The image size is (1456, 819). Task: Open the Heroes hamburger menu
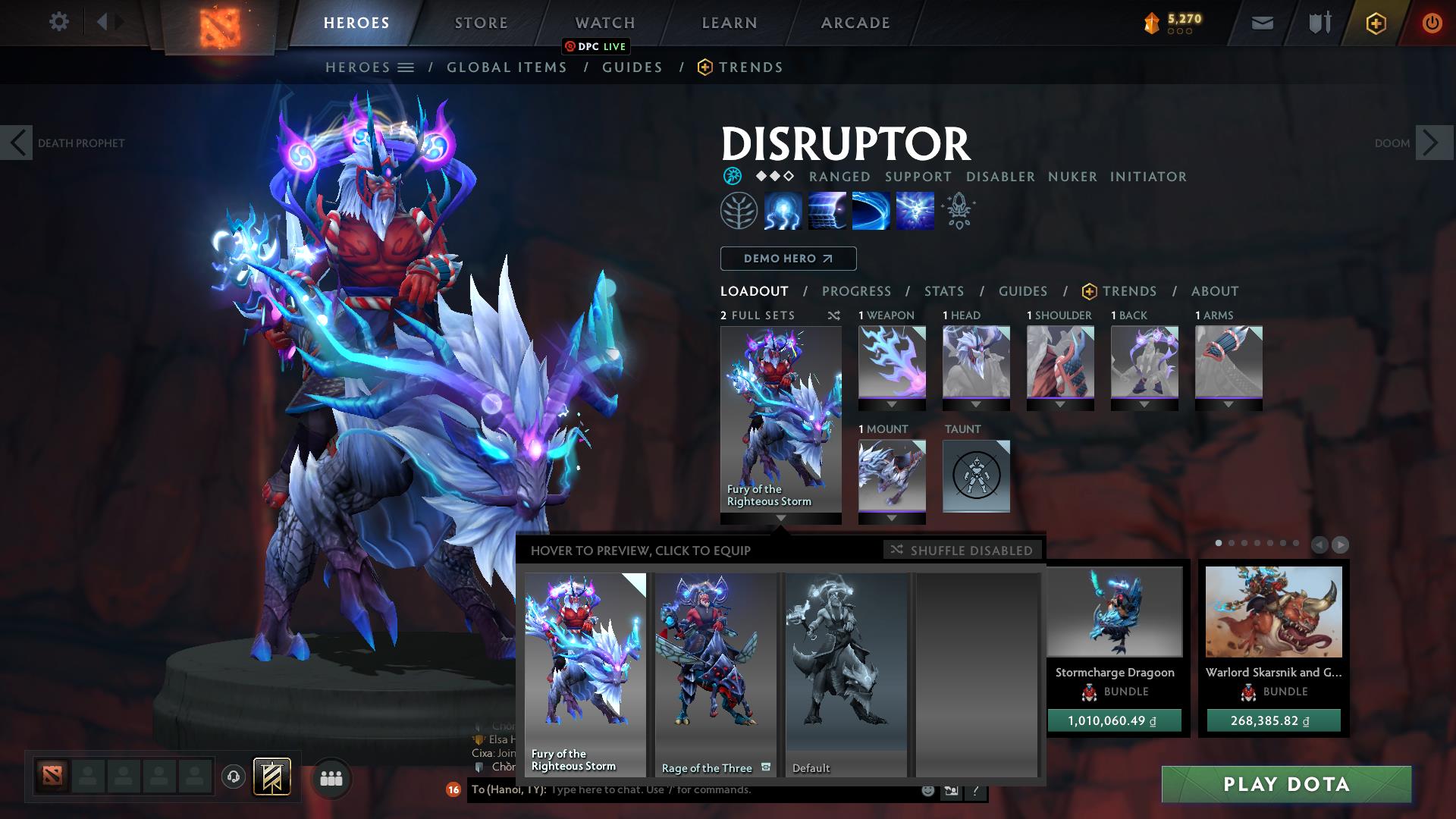pos(405,67)
